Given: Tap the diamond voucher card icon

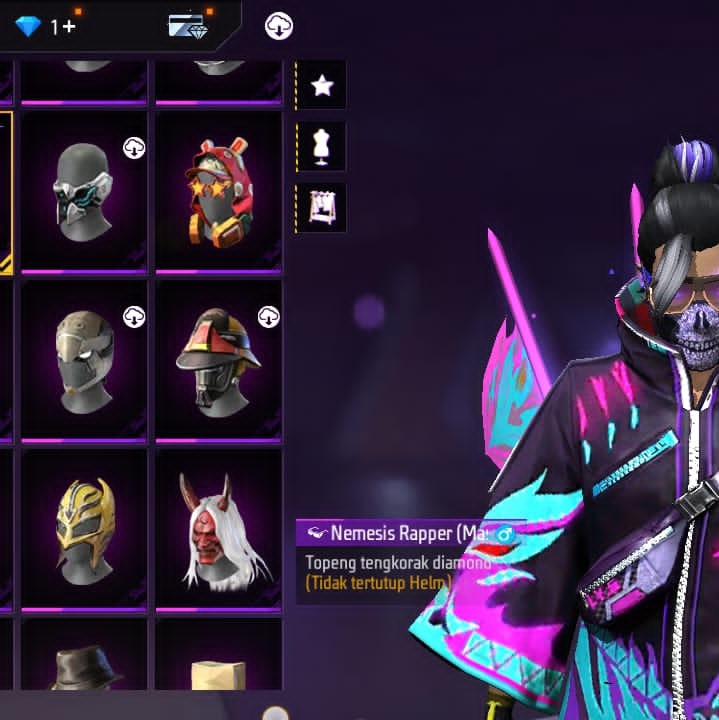Looking at the screenshot, I should point(187,26).
